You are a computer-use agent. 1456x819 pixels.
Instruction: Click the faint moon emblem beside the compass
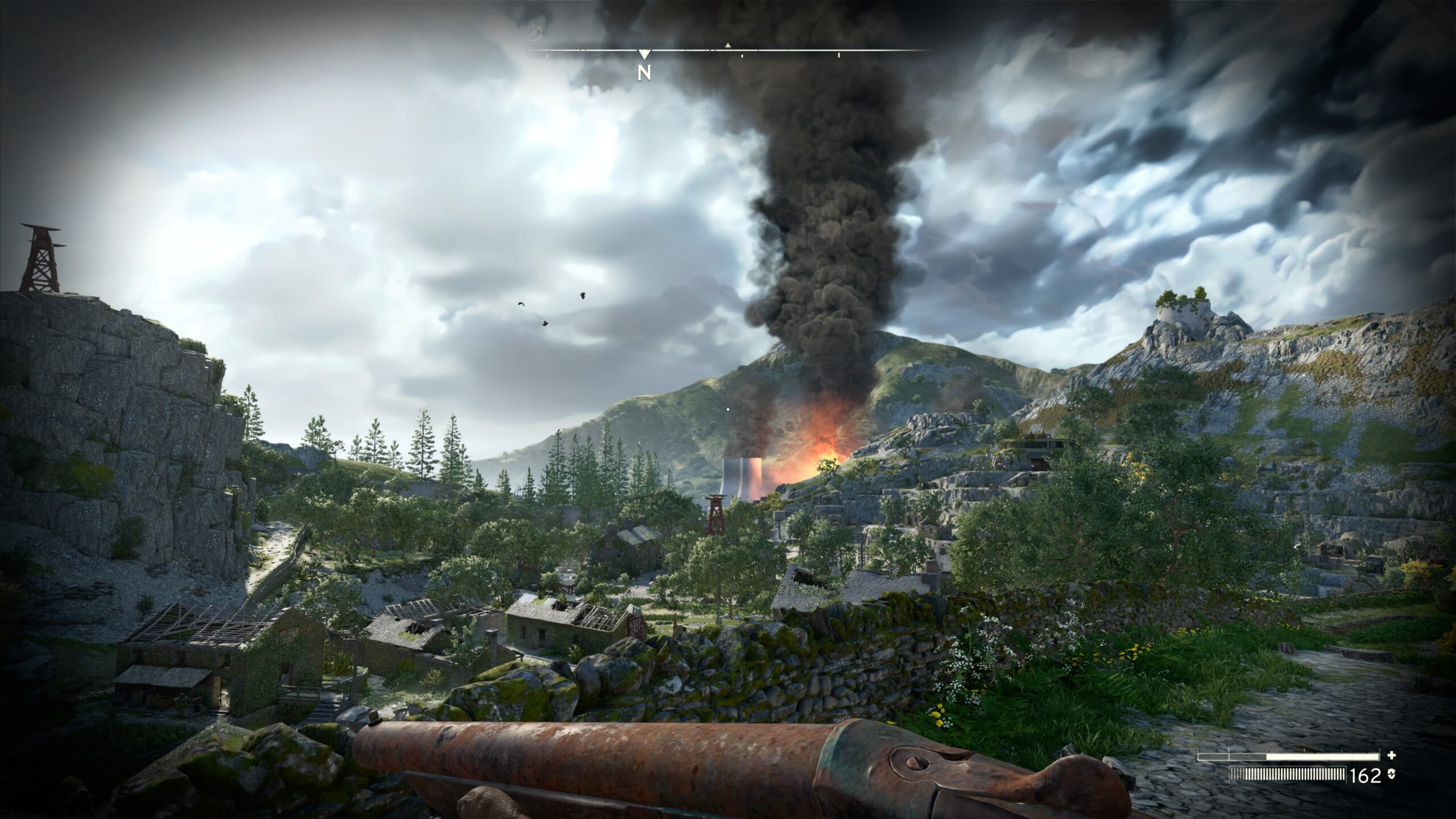[x=535, y=34]
